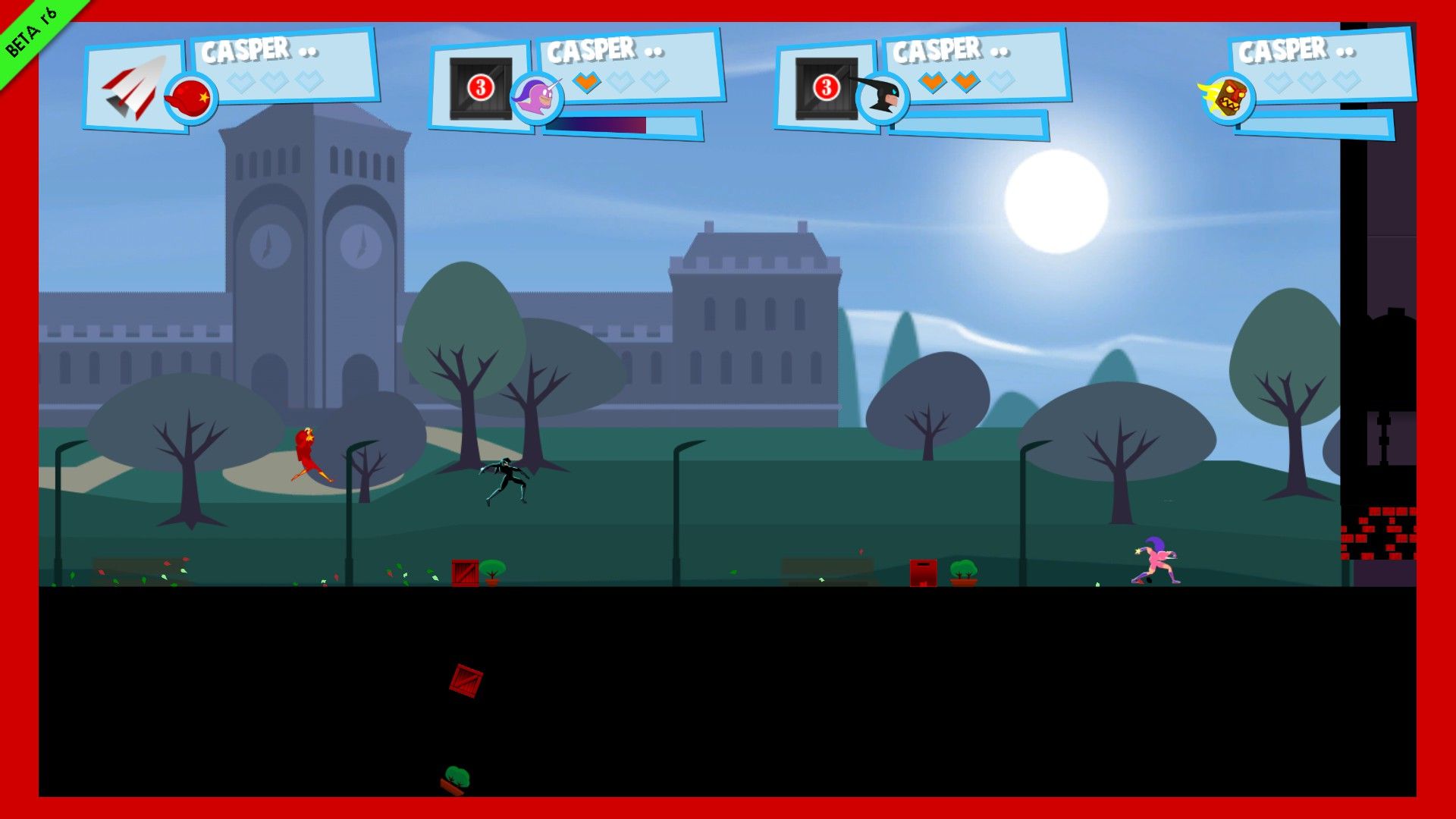This screenshot has height=819, width=1456.
Task: Click the crate item icon showing 3 in second panel
Action: click(x=482, y=89)
